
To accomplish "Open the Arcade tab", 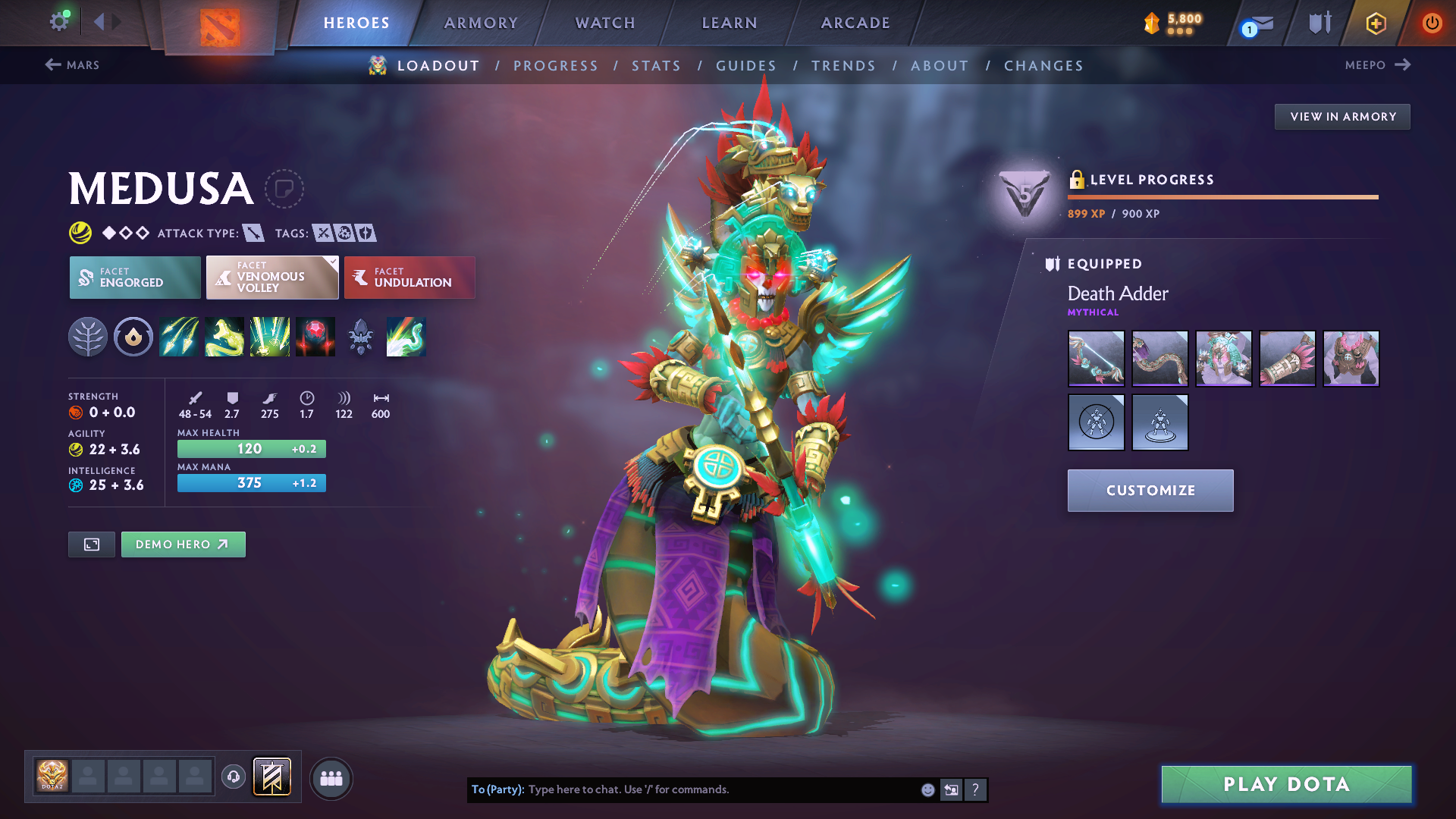I will 855,23.
